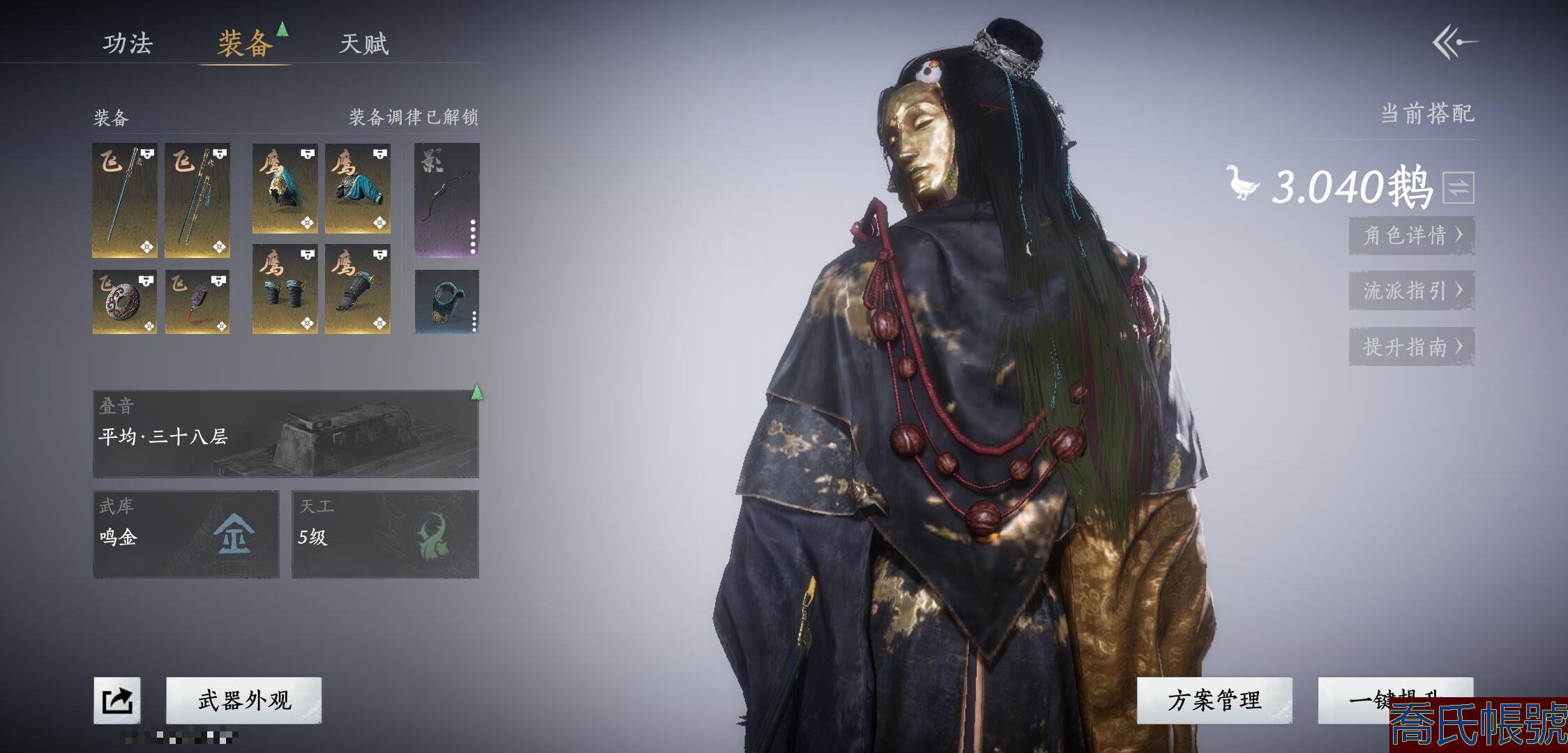This screenshot has width=1568, height=753.
Task: Go back with the arrow button
Action: click(1455, 43)
